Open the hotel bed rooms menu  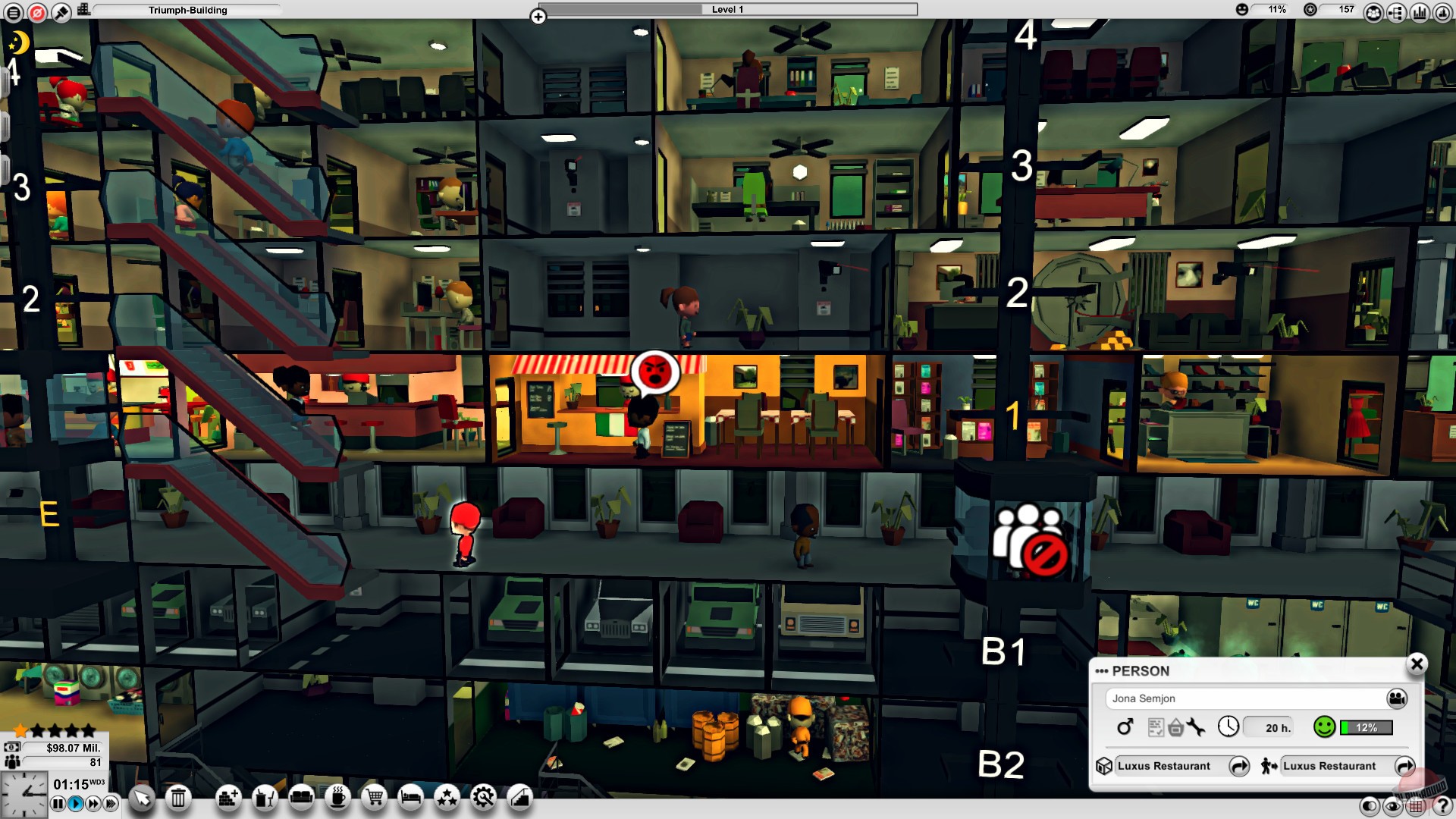pos(410,798)
